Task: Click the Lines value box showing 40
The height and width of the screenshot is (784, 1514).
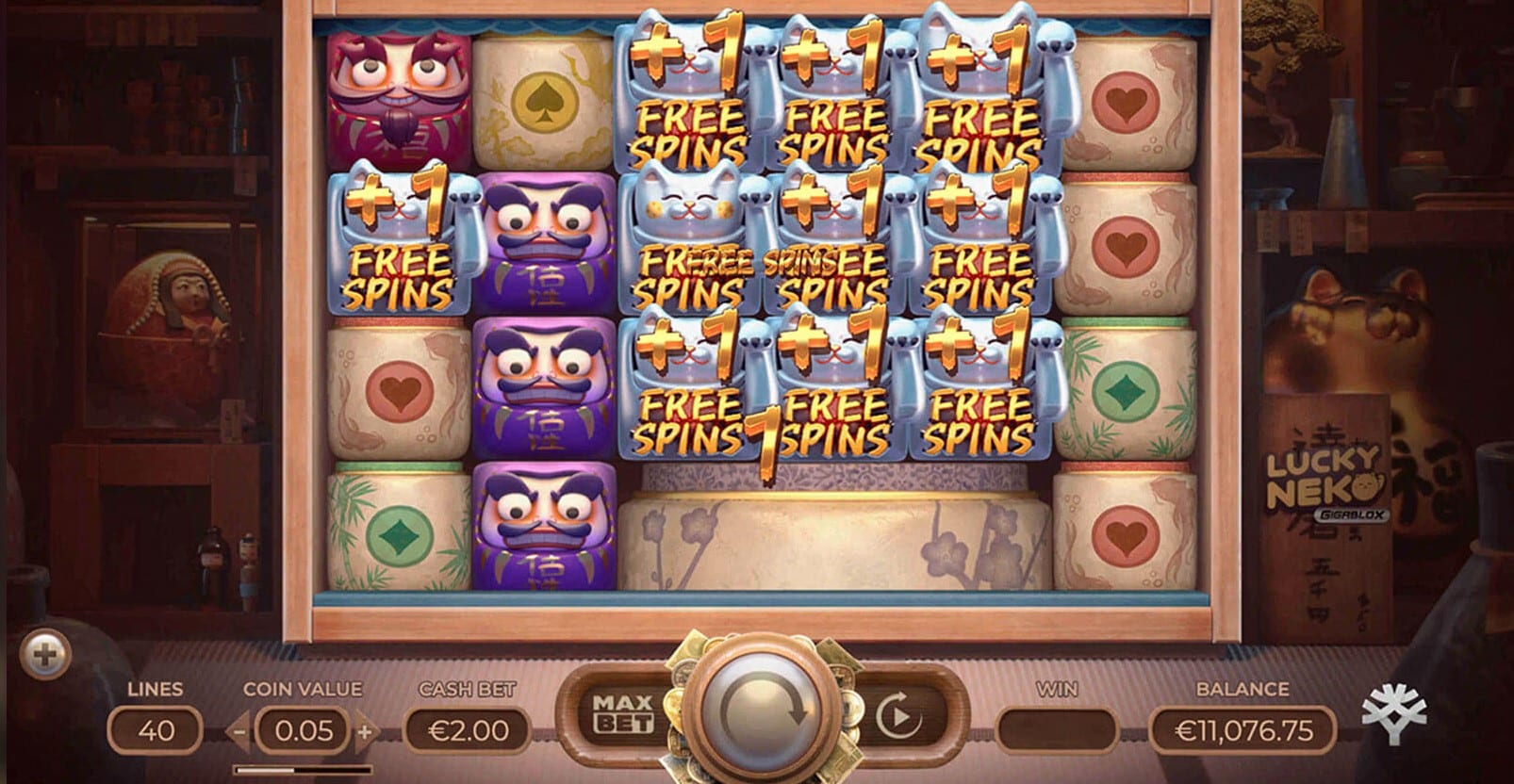Action: [155, 730]
